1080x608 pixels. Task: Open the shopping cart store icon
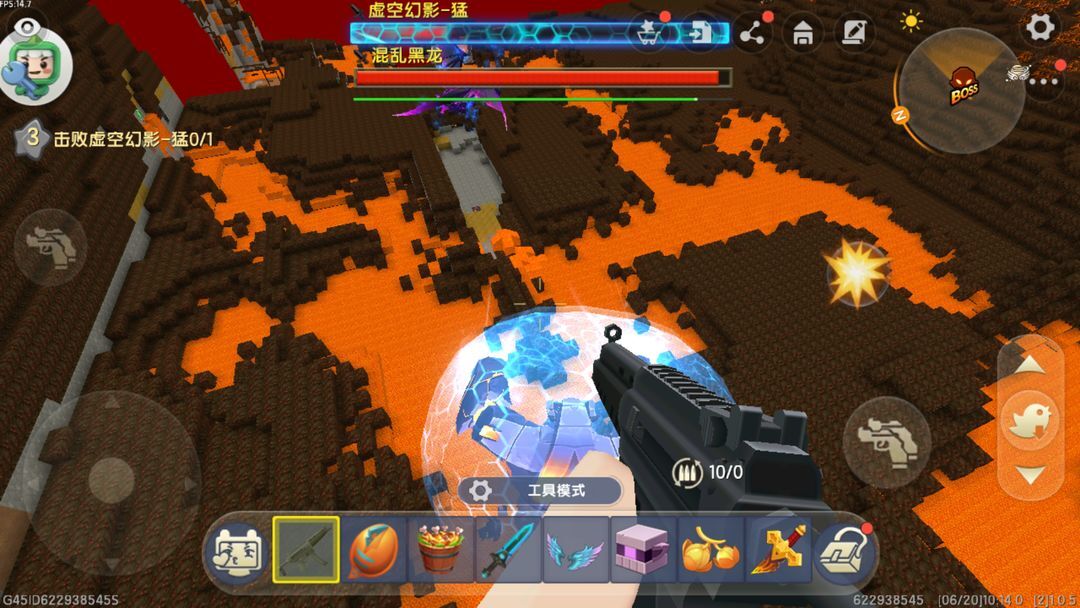tap(650, 33)
